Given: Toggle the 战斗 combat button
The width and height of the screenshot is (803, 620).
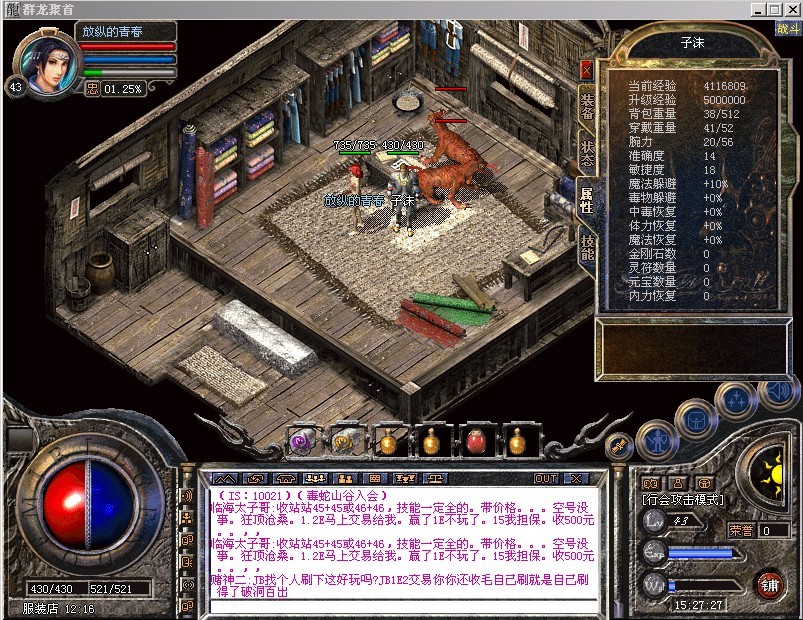Looking at the screenshot, I should 786,28.
